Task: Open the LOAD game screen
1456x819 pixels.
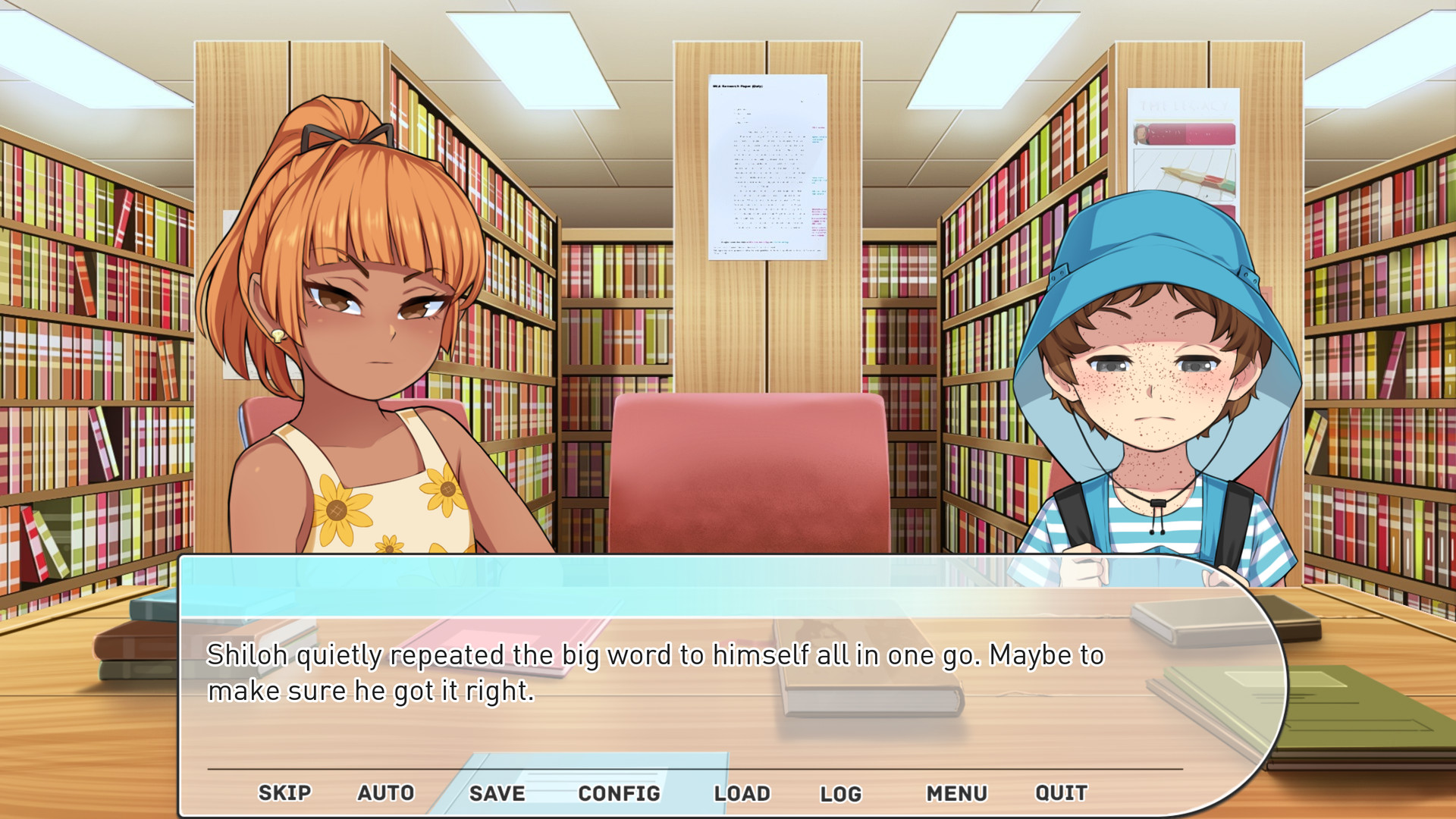Action: point(744,793)
